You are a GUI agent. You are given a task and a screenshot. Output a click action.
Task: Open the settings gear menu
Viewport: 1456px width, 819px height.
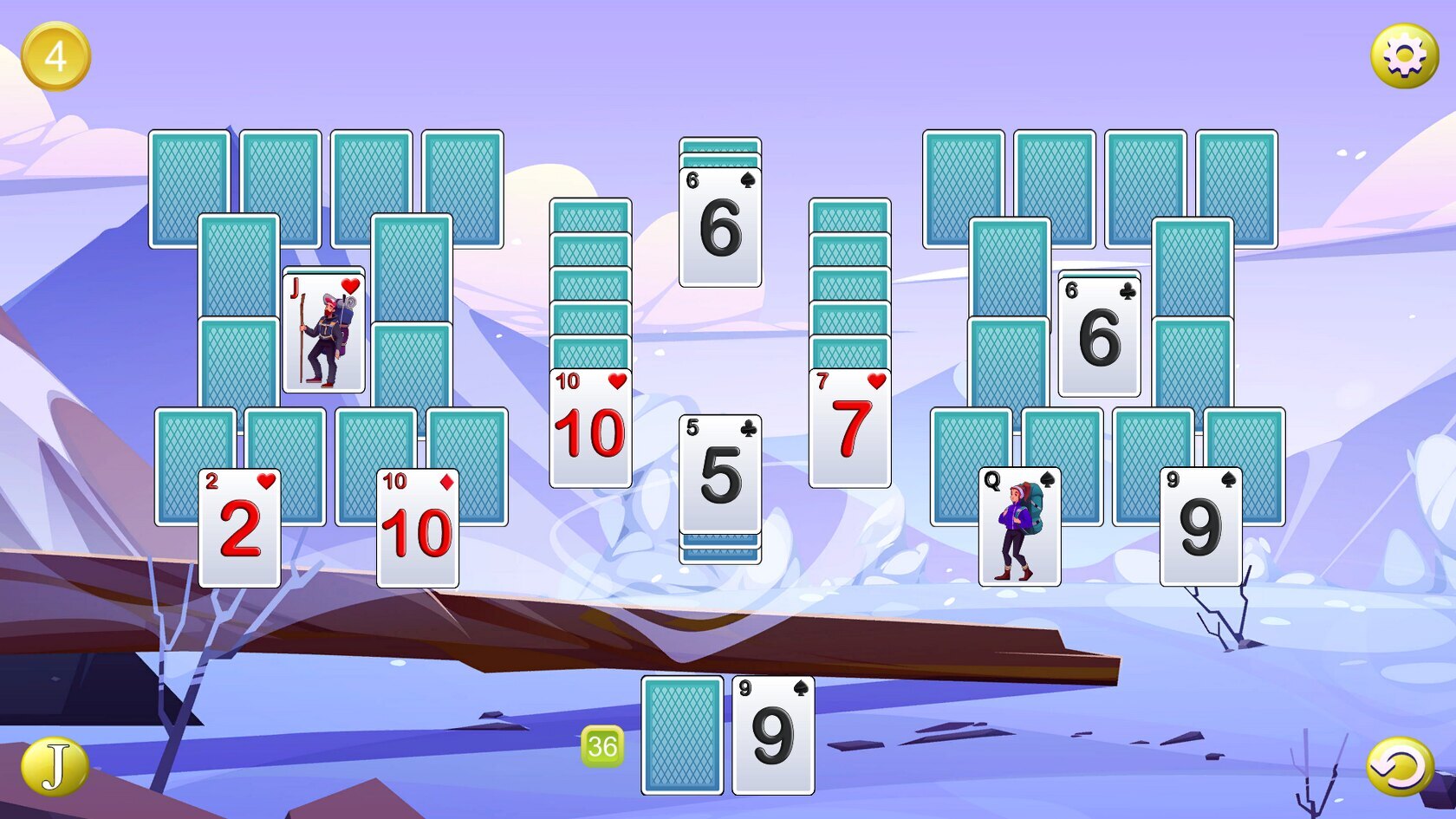[1404, 56]
